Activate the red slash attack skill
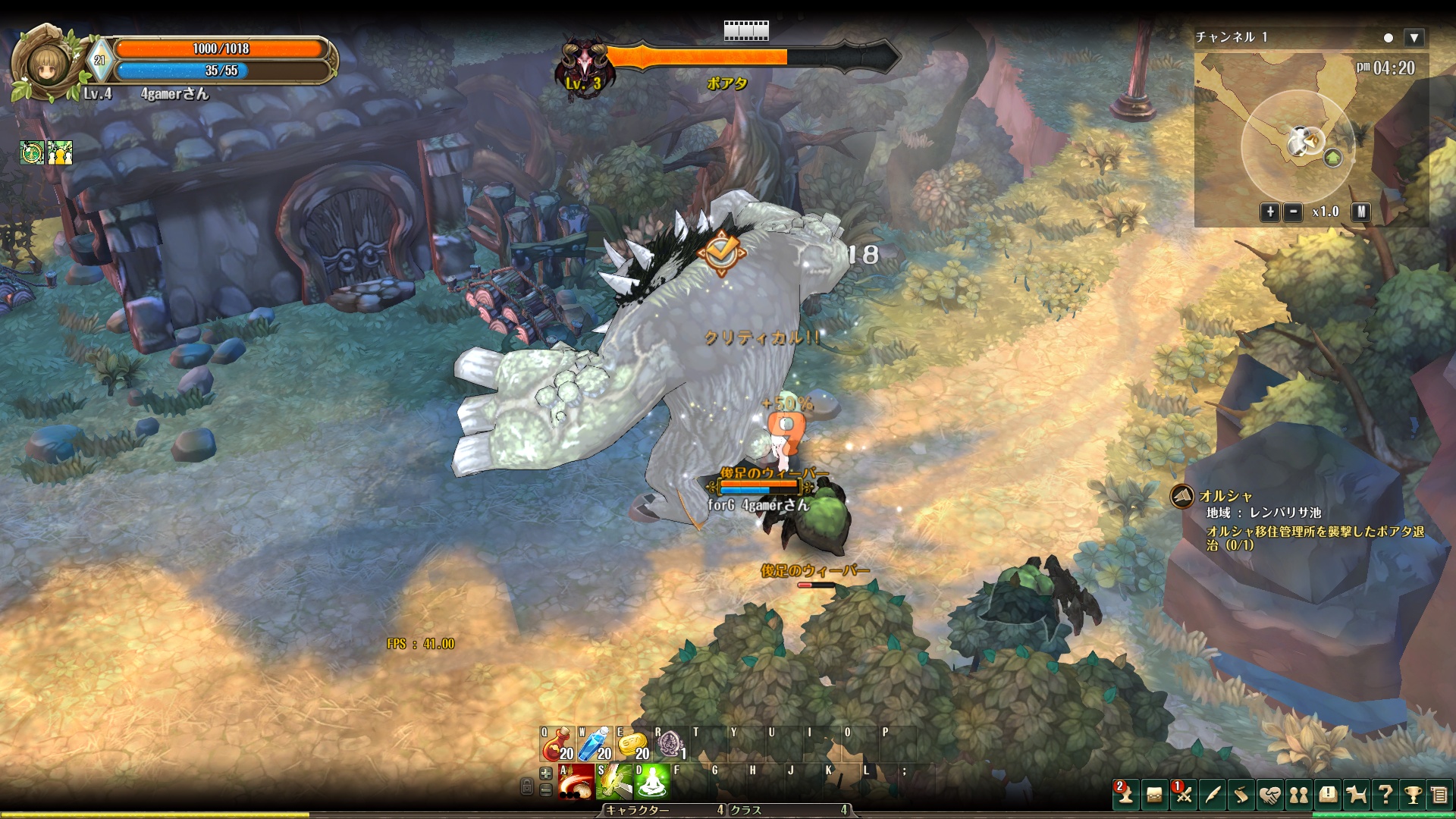Screen dimensions: 1456x819 click(x=576, y=782)
